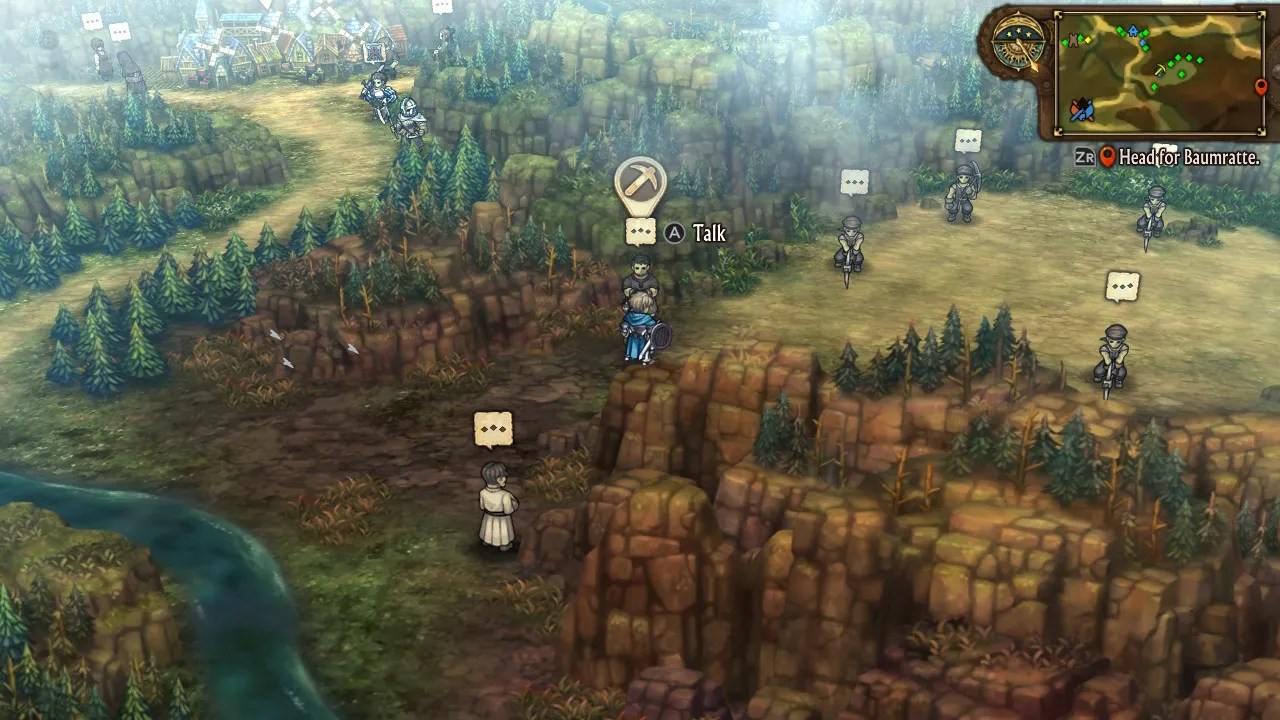
Task: Click the crossed-swords battle icon on the minimap
Action: [x=1083, y=110]
